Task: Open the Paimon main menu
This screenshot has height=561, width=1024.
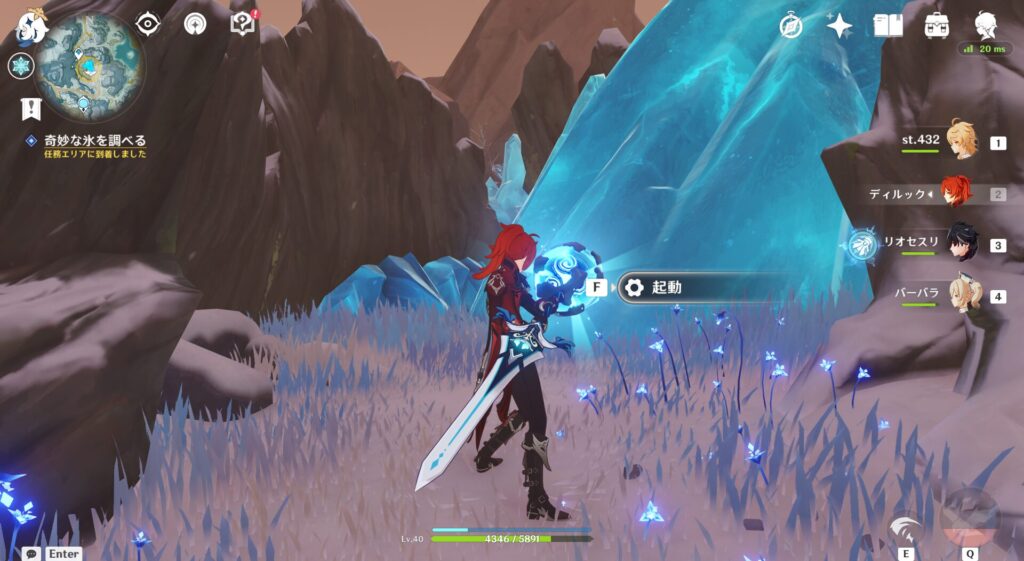Action: [30, 27]
